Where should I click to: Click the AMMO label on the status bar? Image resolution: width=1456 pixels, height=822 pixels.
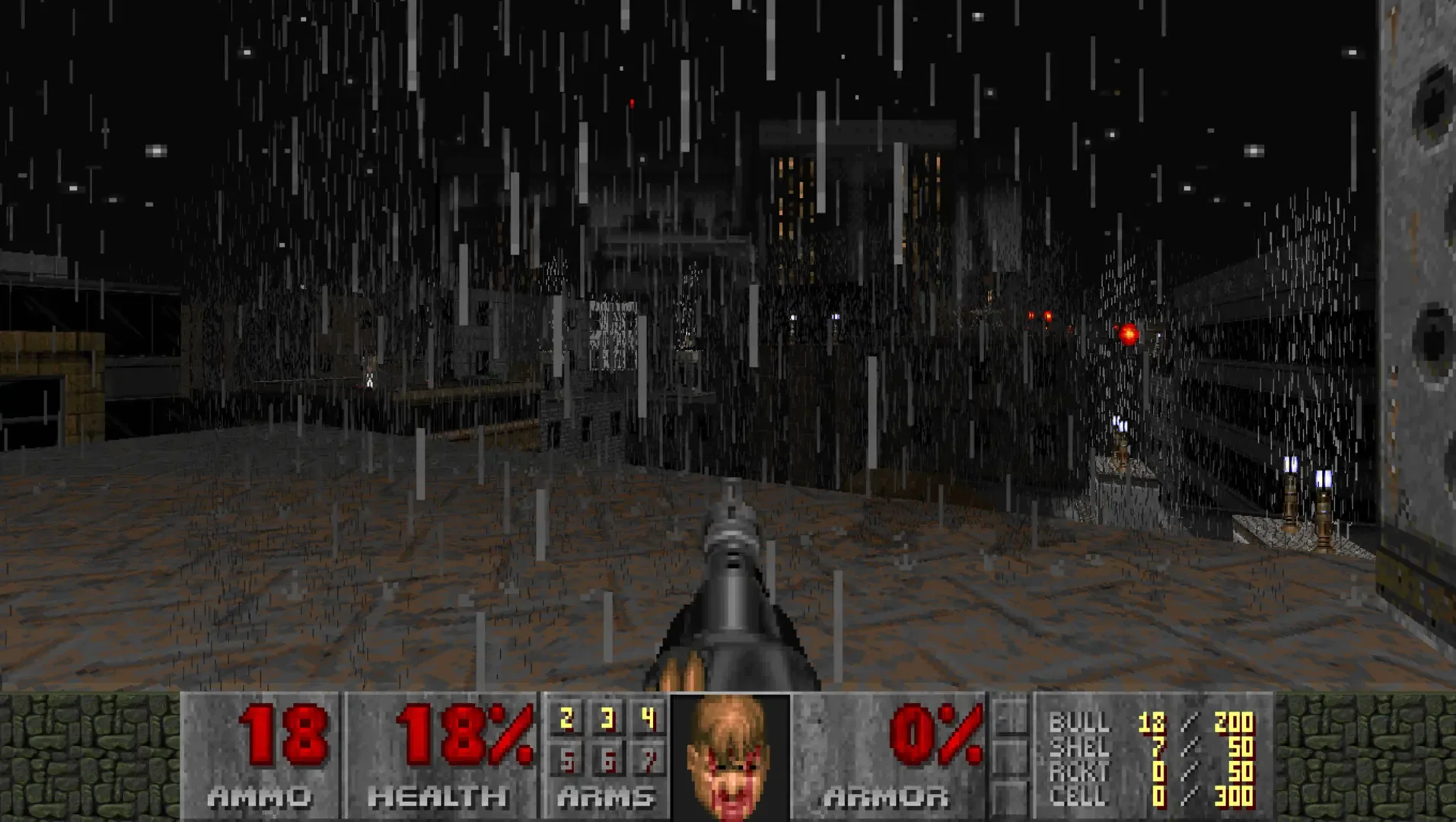click(x=261, y=798)
